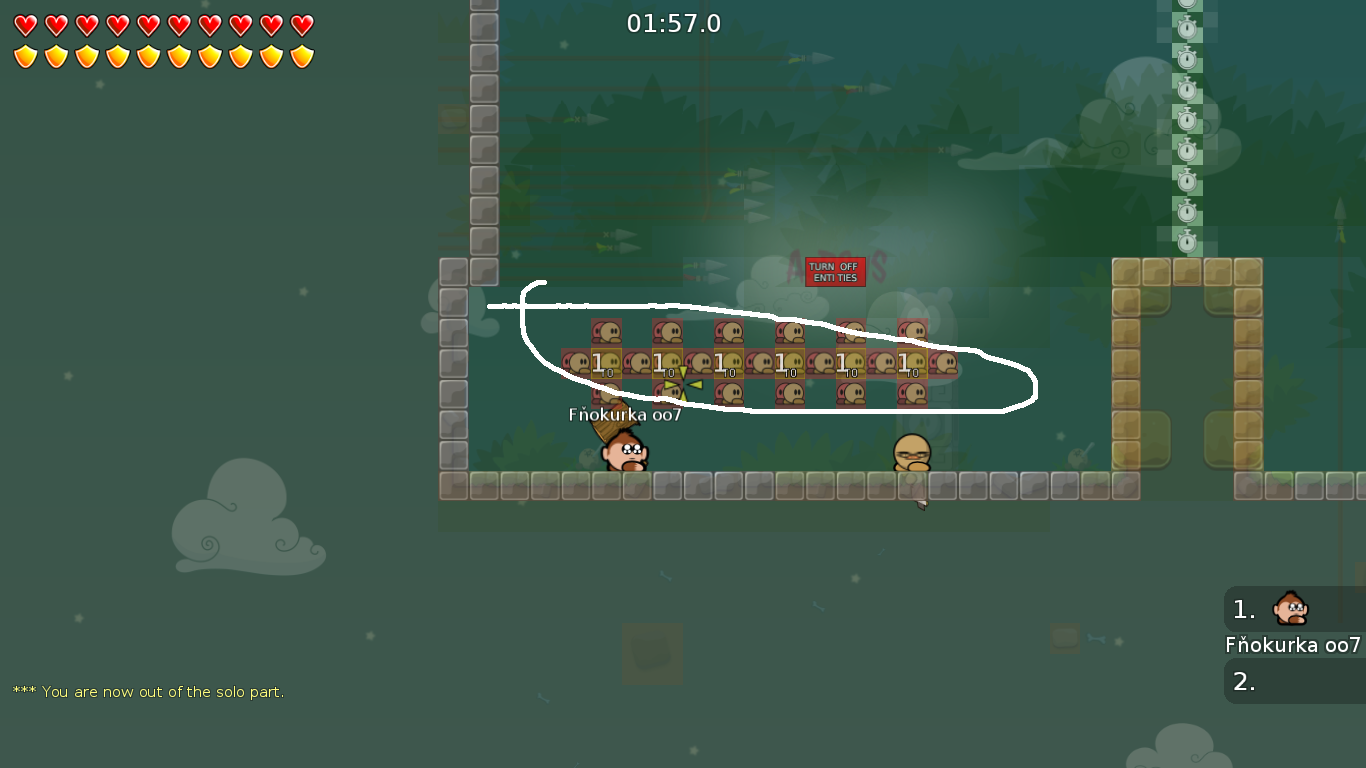This screenshot has height=768, width=1366.
Task: Click the yellow solo part system message
Action: click(x=148, y=691)
